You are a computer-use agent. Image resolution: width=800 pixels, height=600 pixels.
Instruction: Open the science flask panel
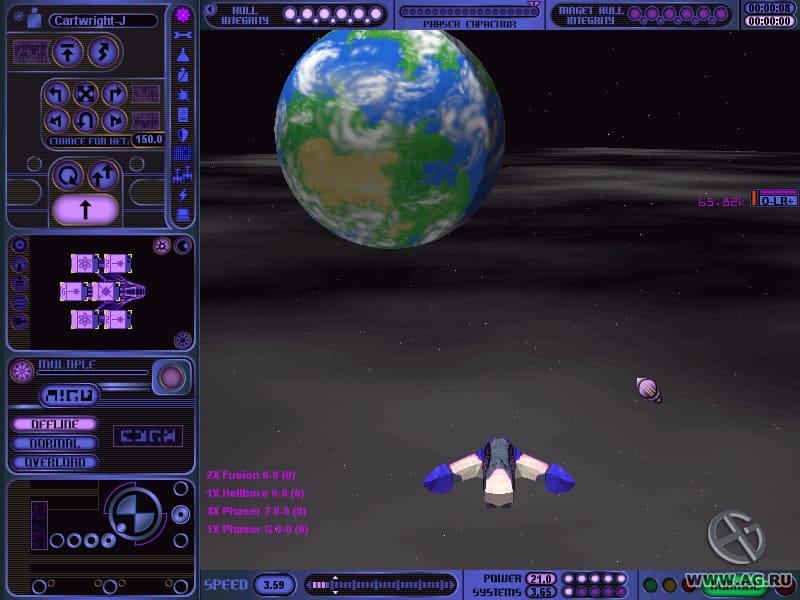point(183,56)
